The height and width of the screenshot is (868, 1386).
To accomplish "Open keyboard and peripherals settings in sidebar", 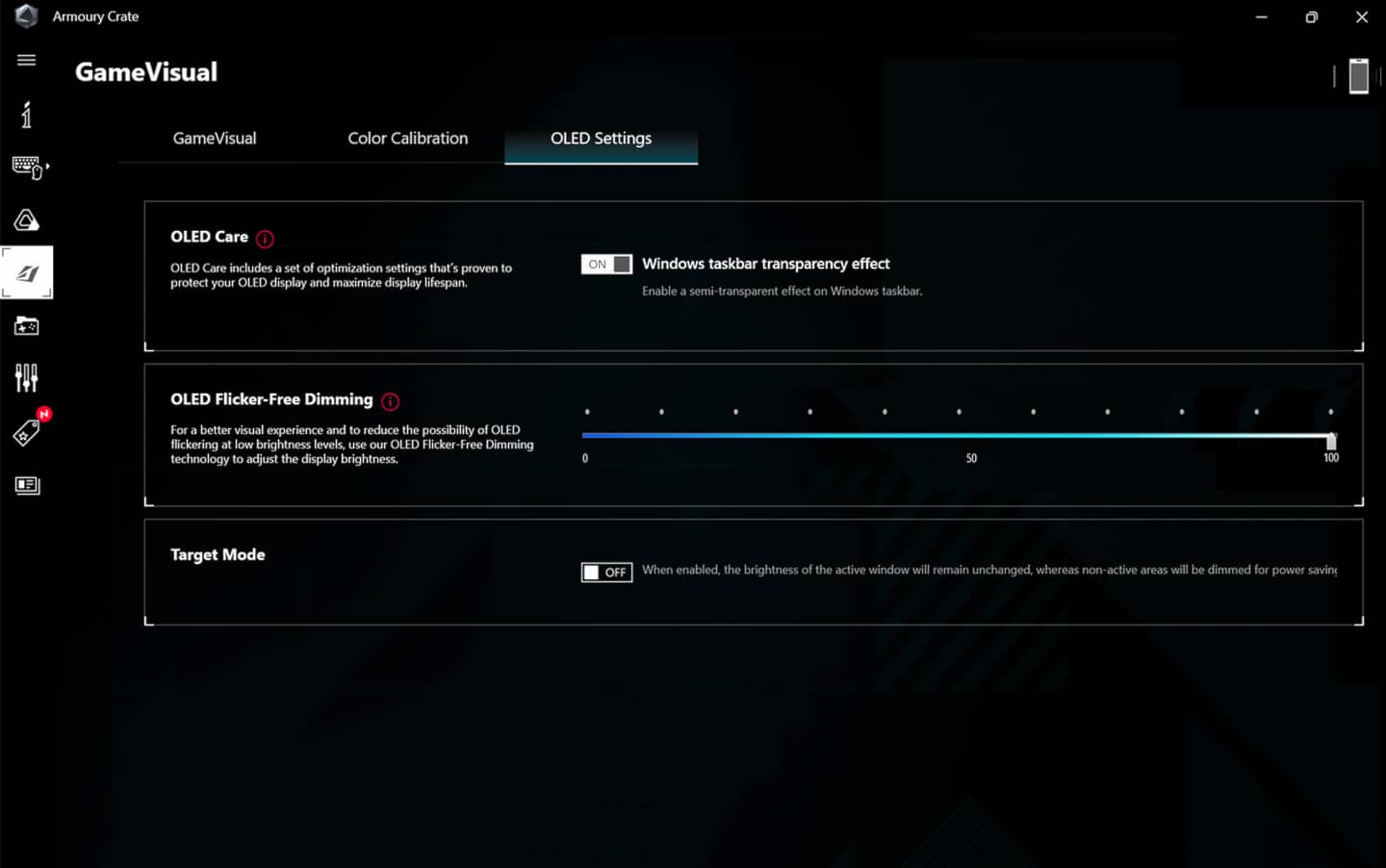I will [27, 168].
